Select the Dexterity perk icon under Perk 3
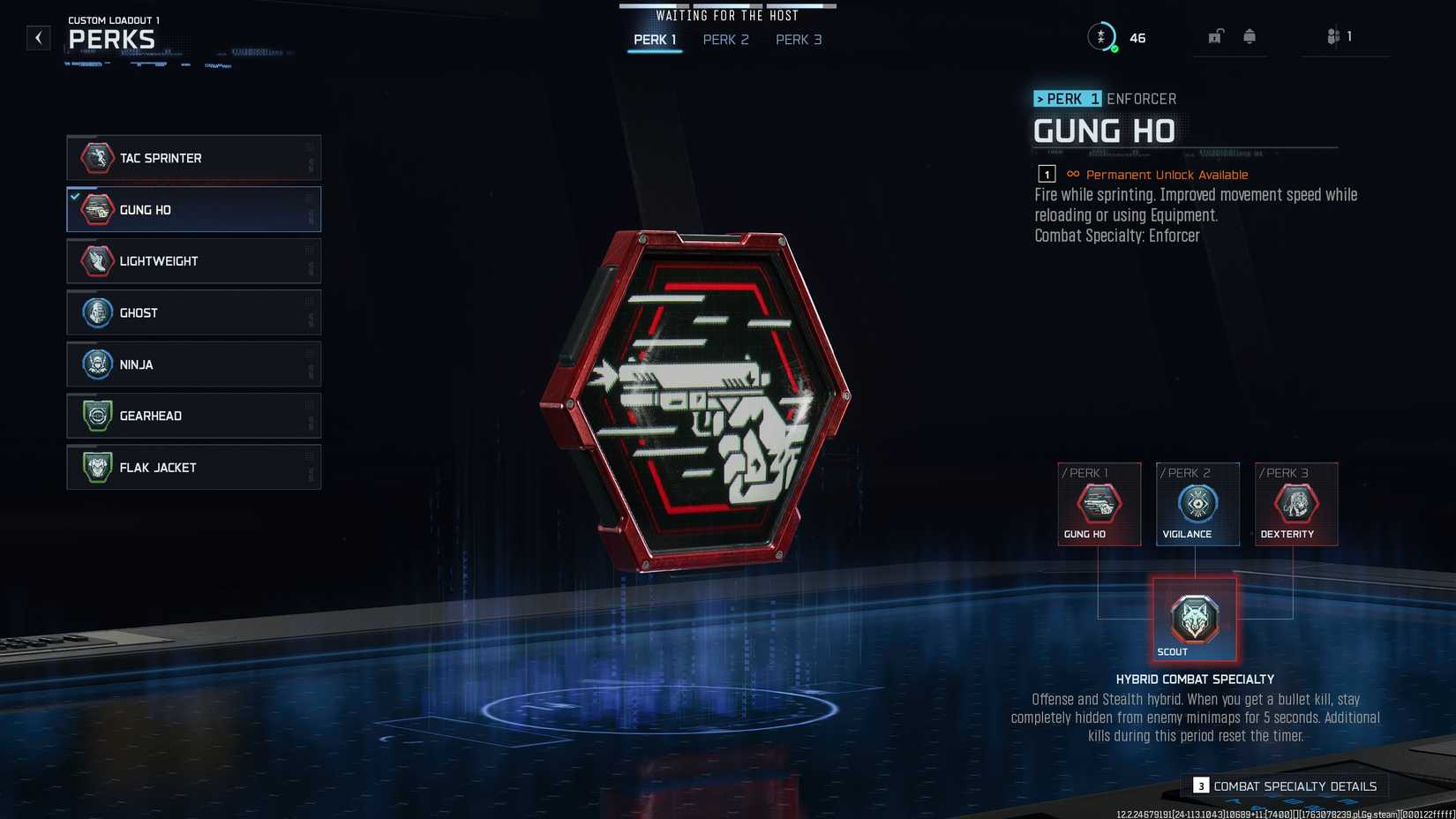Image resolution: width=1456 pixels, height=819 pixels. click(x=1295, y=505)
